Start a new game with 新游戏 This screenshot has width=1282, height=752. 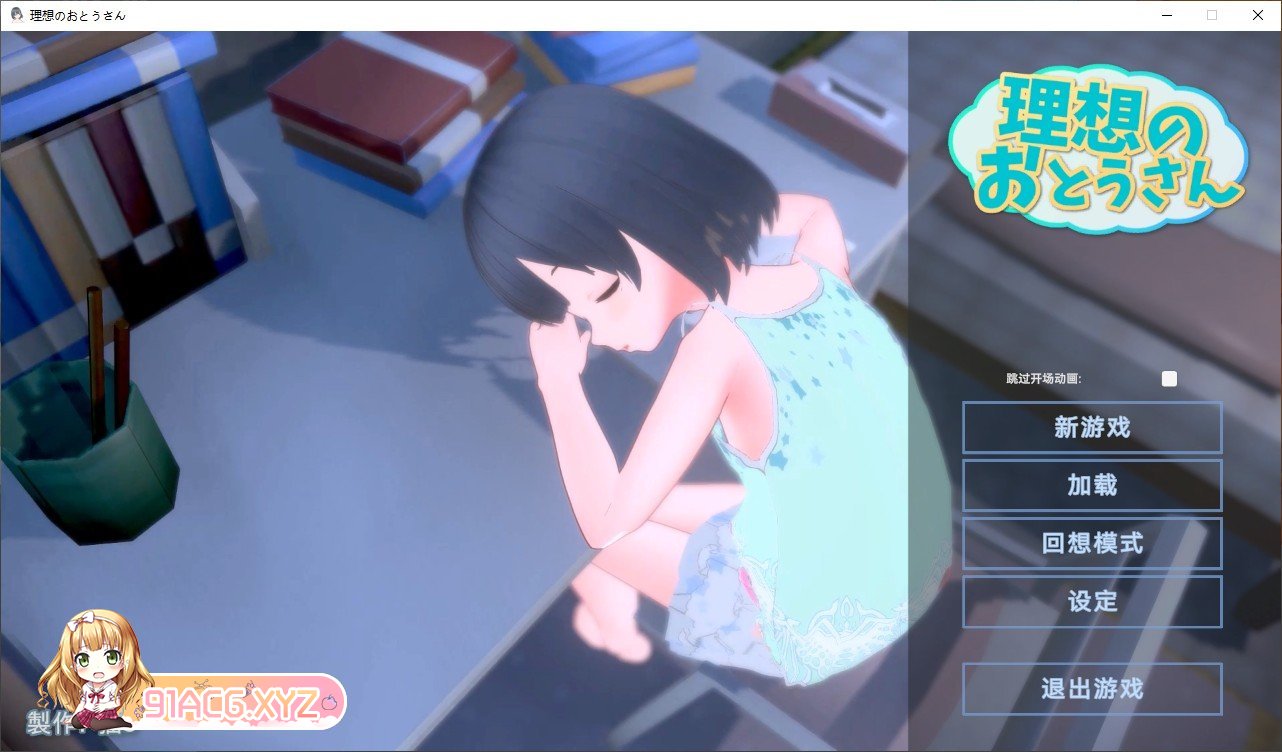point(1092,428)
